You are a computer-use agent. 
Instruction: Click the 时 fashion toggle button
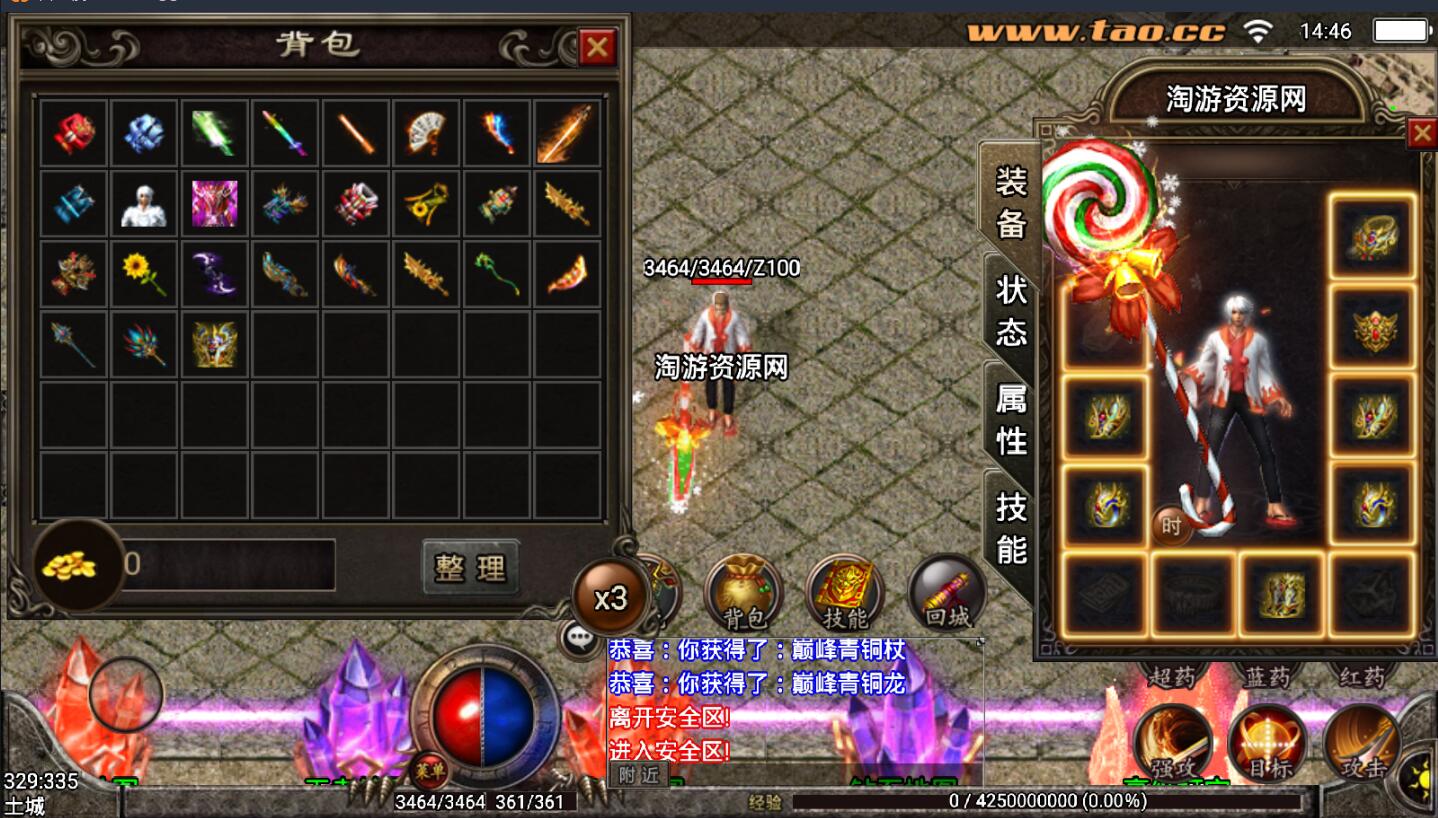pos(1171,526)
